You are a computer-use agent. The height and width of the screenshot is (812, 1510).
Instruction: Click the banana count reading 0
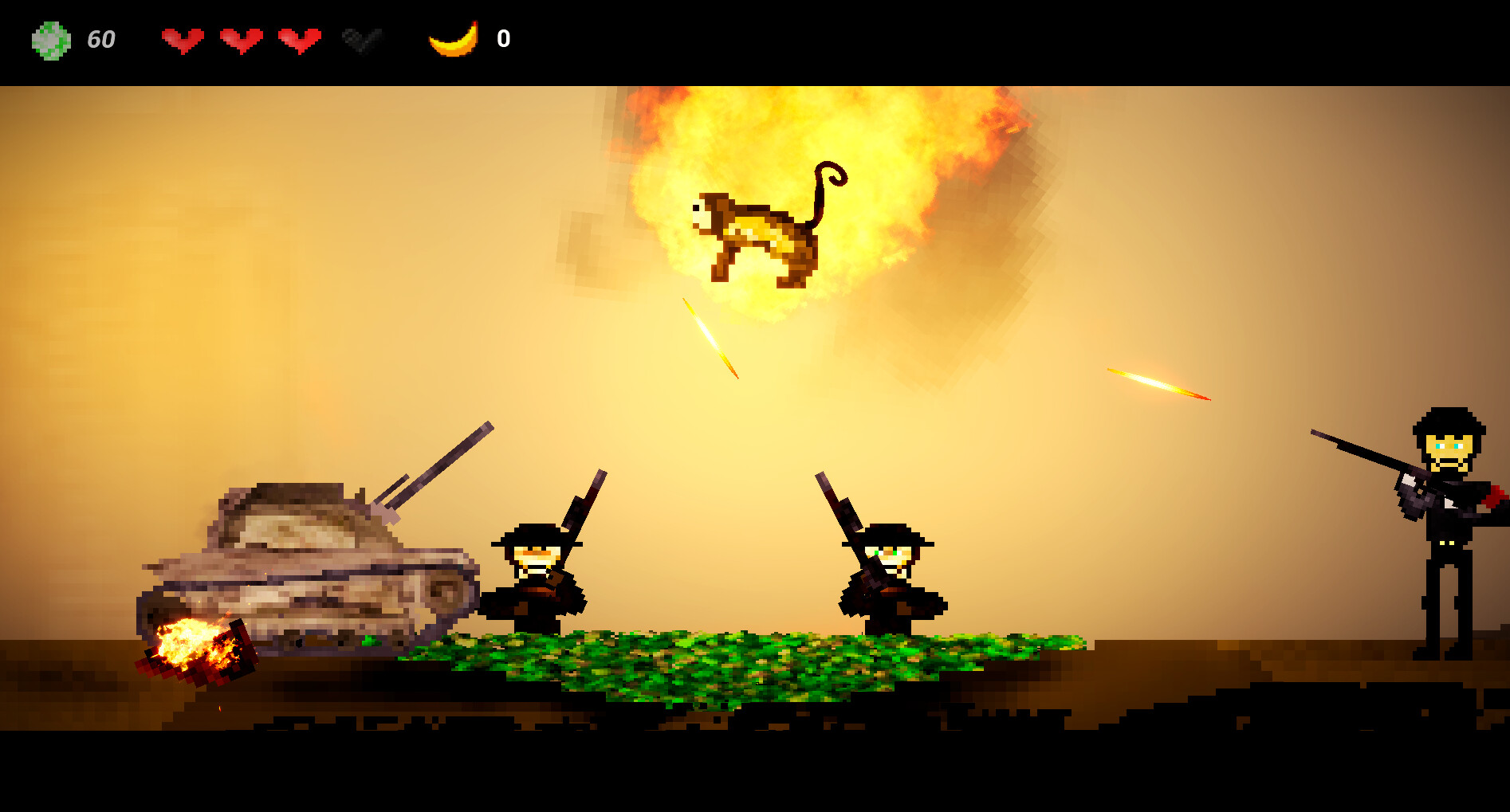click(x=504, y=37)
